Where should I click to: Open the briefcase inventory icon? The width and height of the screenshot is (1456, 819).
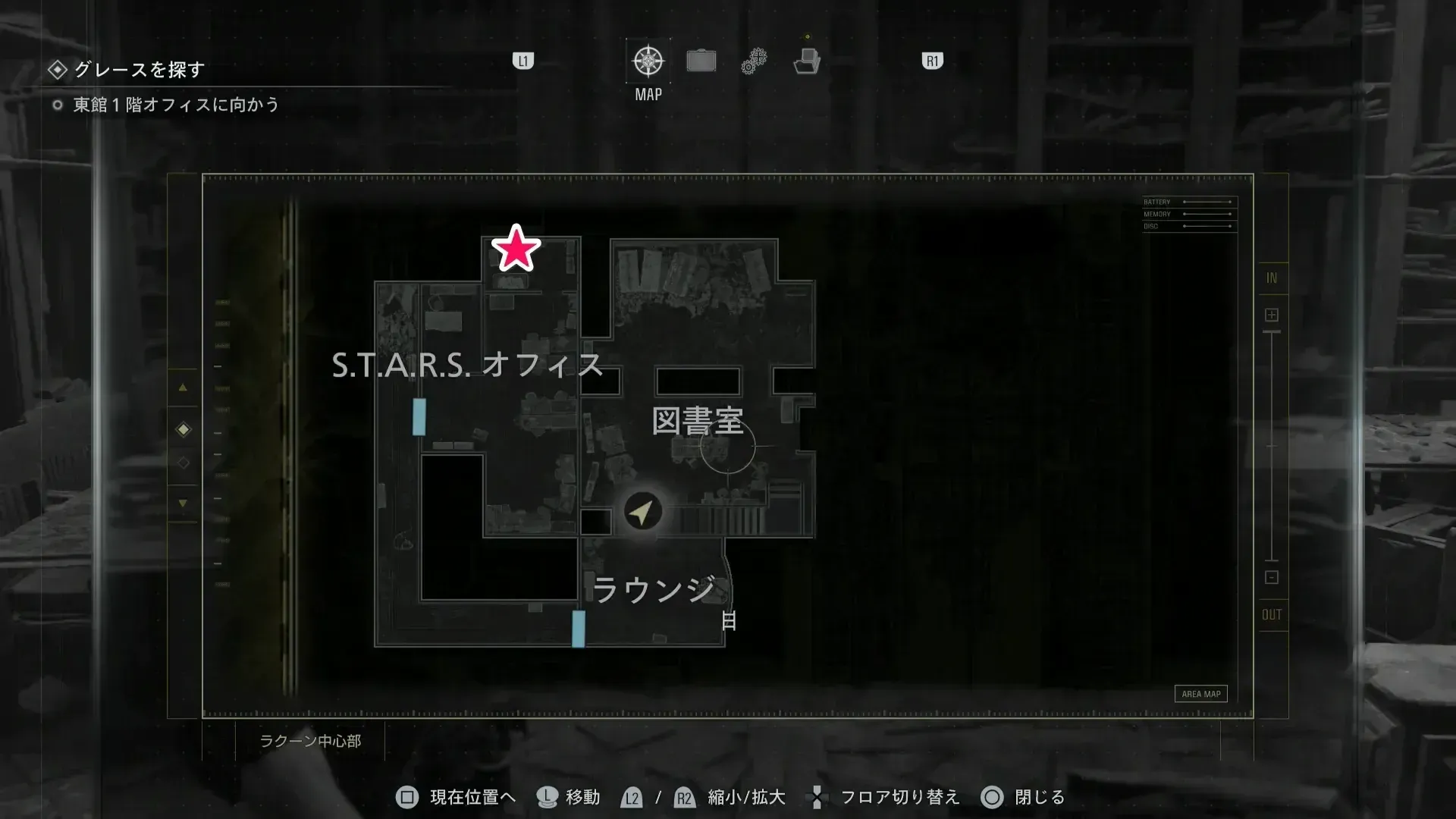click(701, 60)
